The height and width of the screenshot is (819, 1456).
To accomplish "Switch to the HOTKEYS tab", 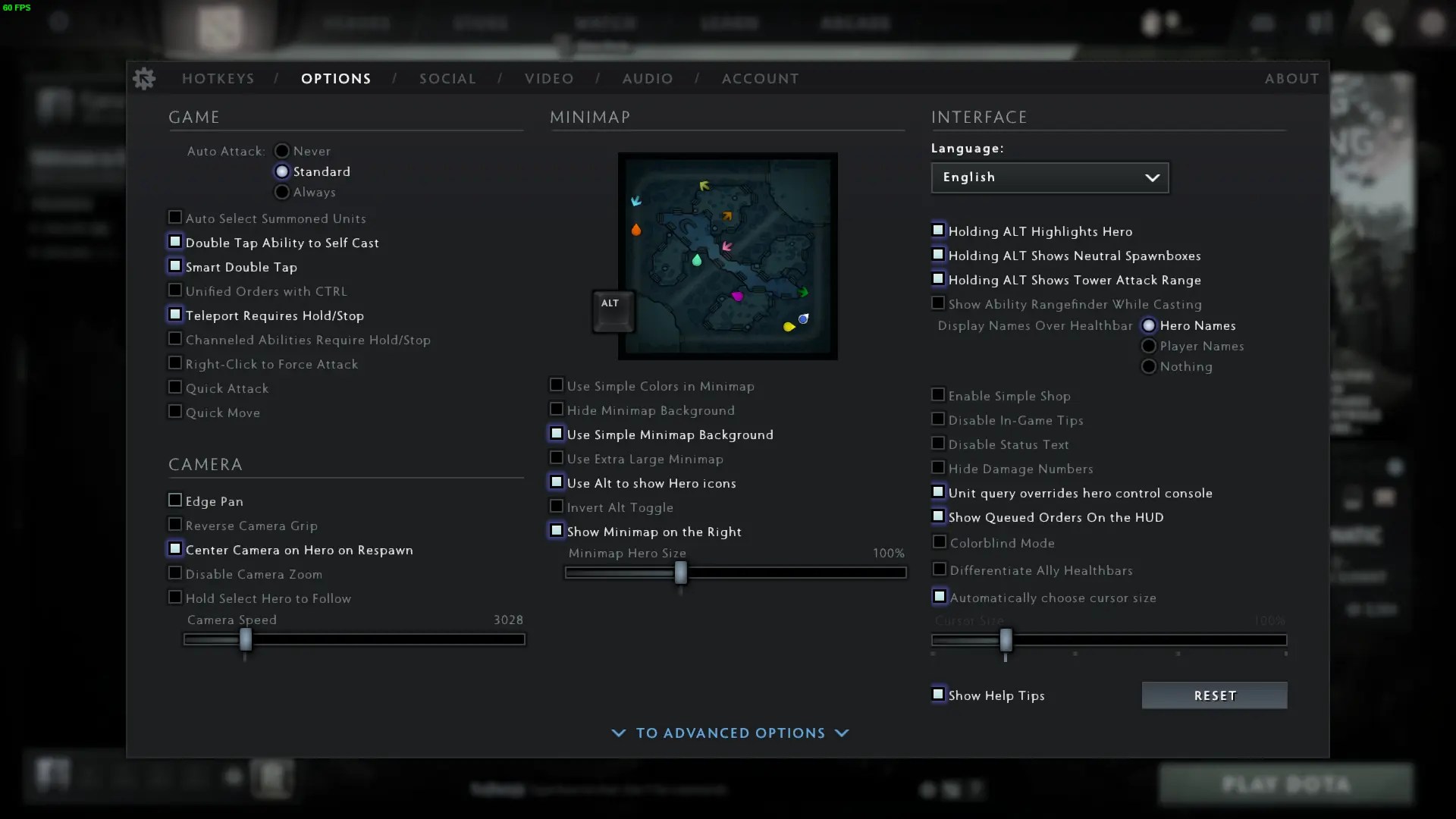I will click(218, 78).
